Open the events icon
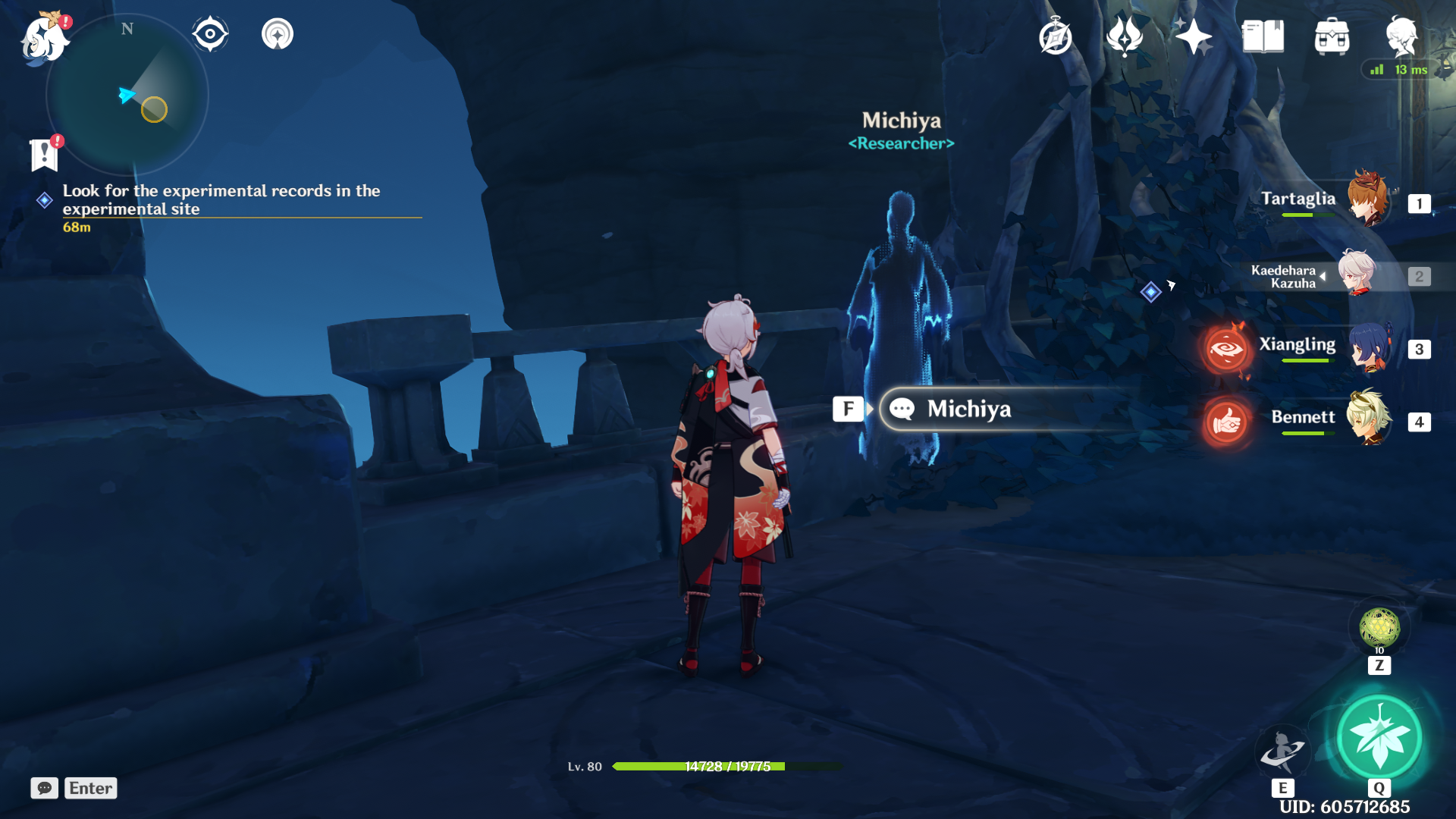Screen dimensions: 1456x819 [x=1125, y=36]
